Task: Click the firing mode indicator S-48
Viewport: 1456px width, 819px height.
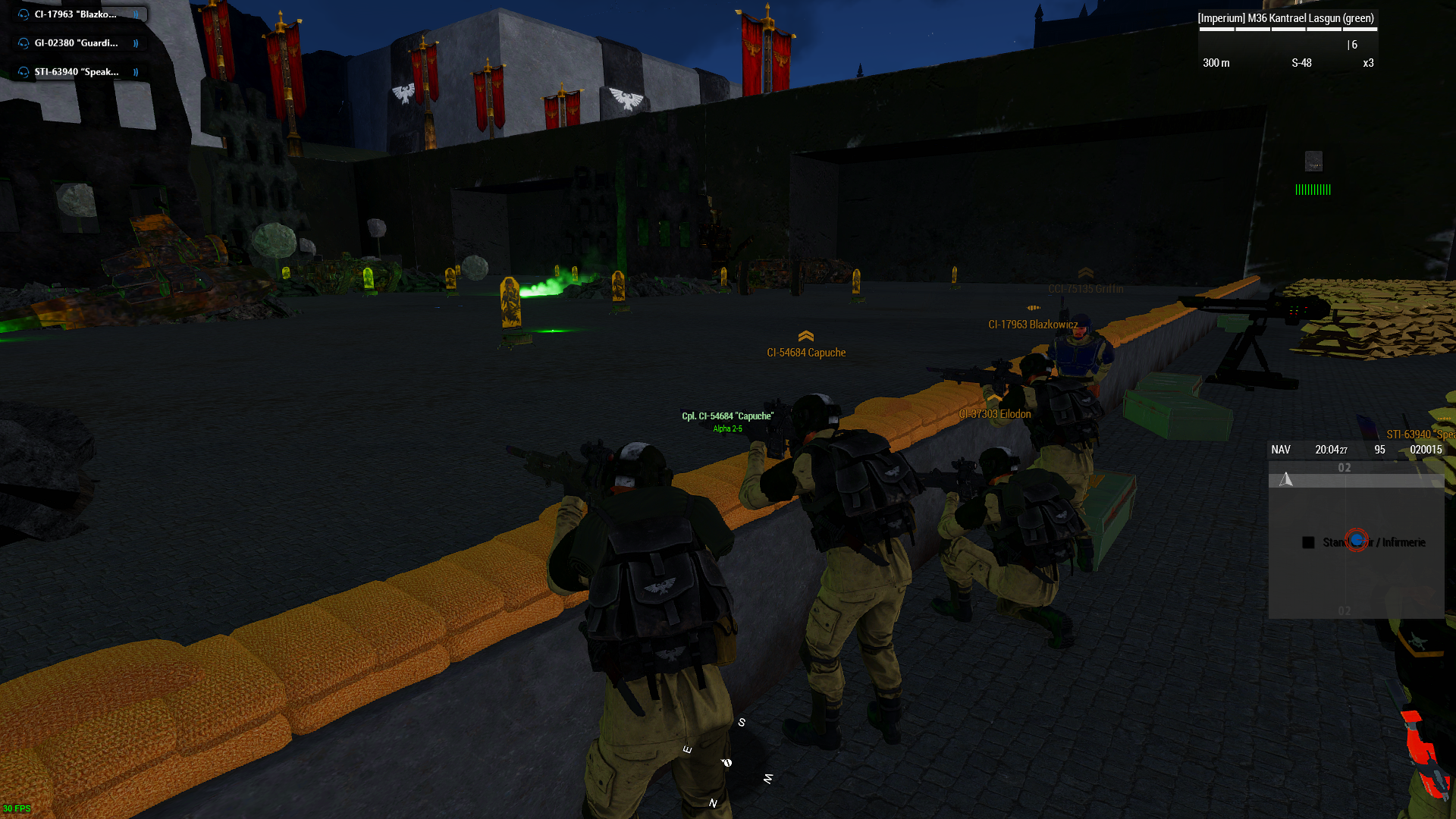Action: coord(1302,64)
